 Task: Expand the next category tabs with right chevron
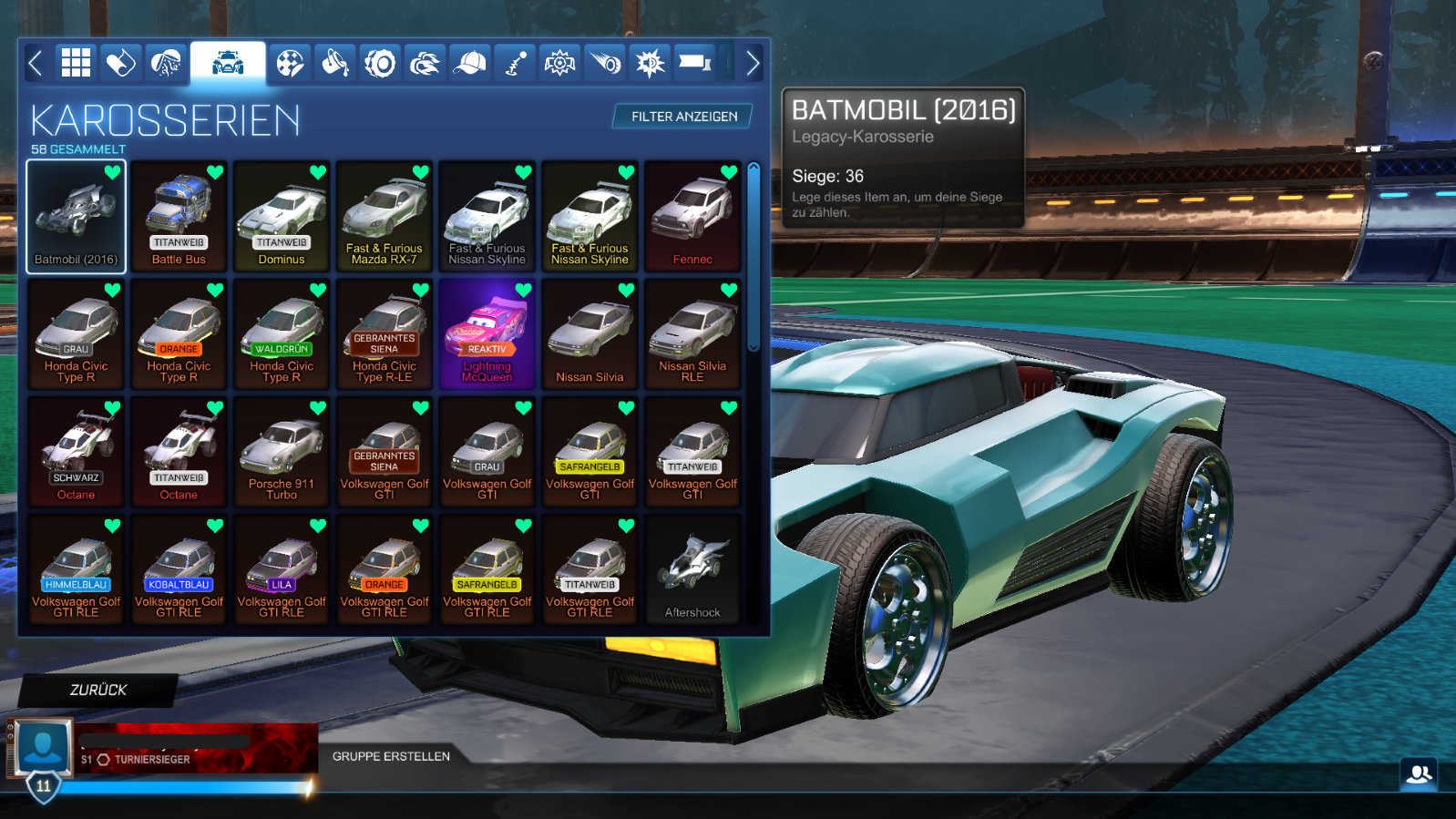pos(753,62)
